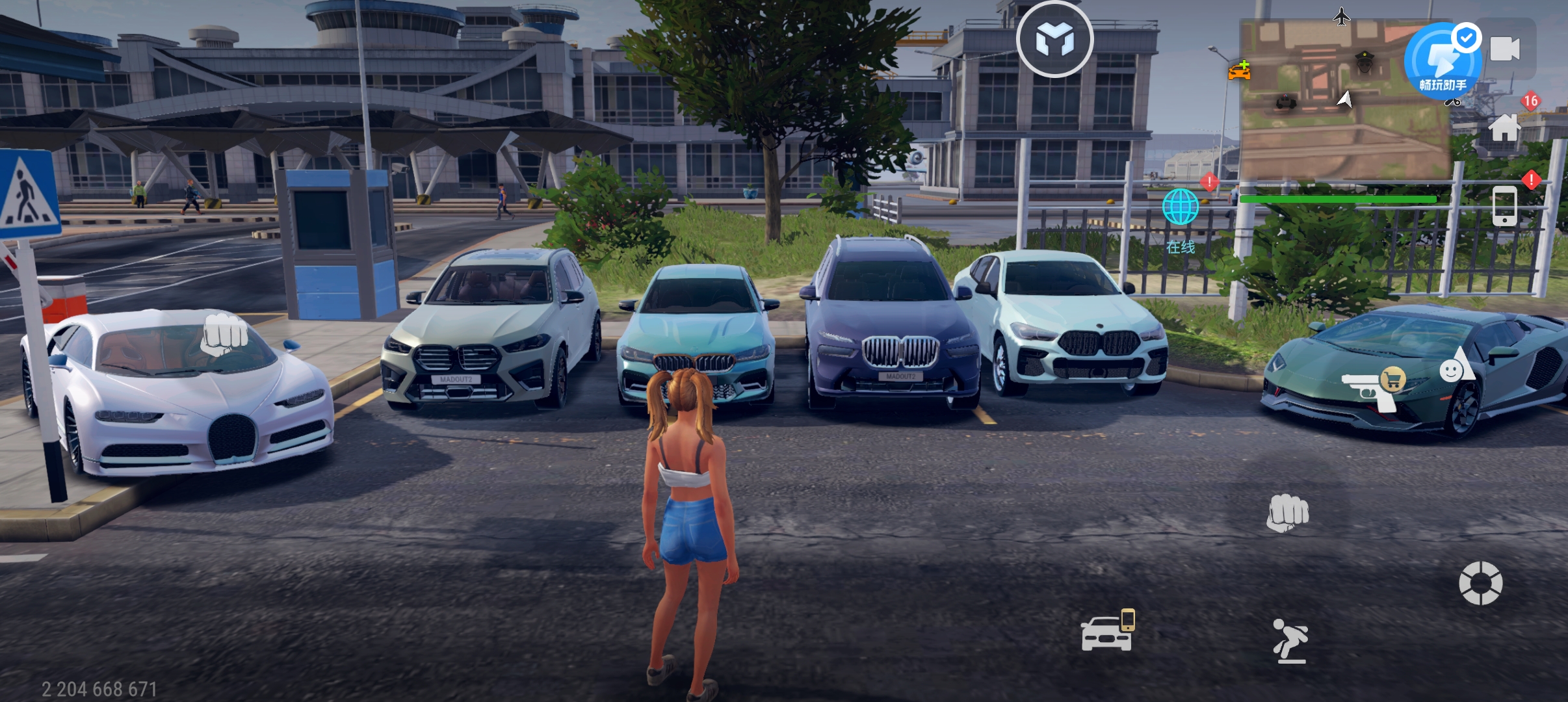Viewport: 1568px width, 702px height.
Task: Toggle the video camera button
Action: click(x=1505, y=49)
